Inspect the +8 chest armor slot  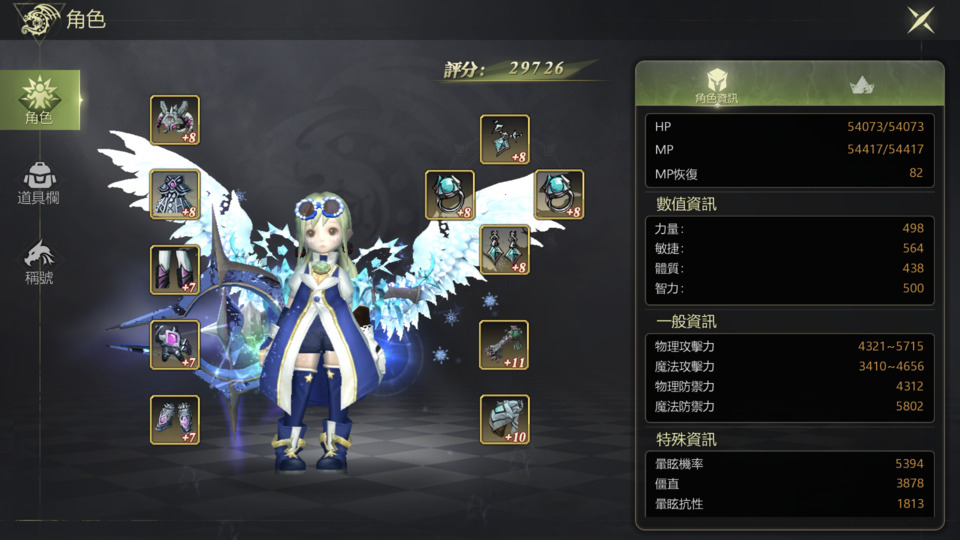pos(175,194)
